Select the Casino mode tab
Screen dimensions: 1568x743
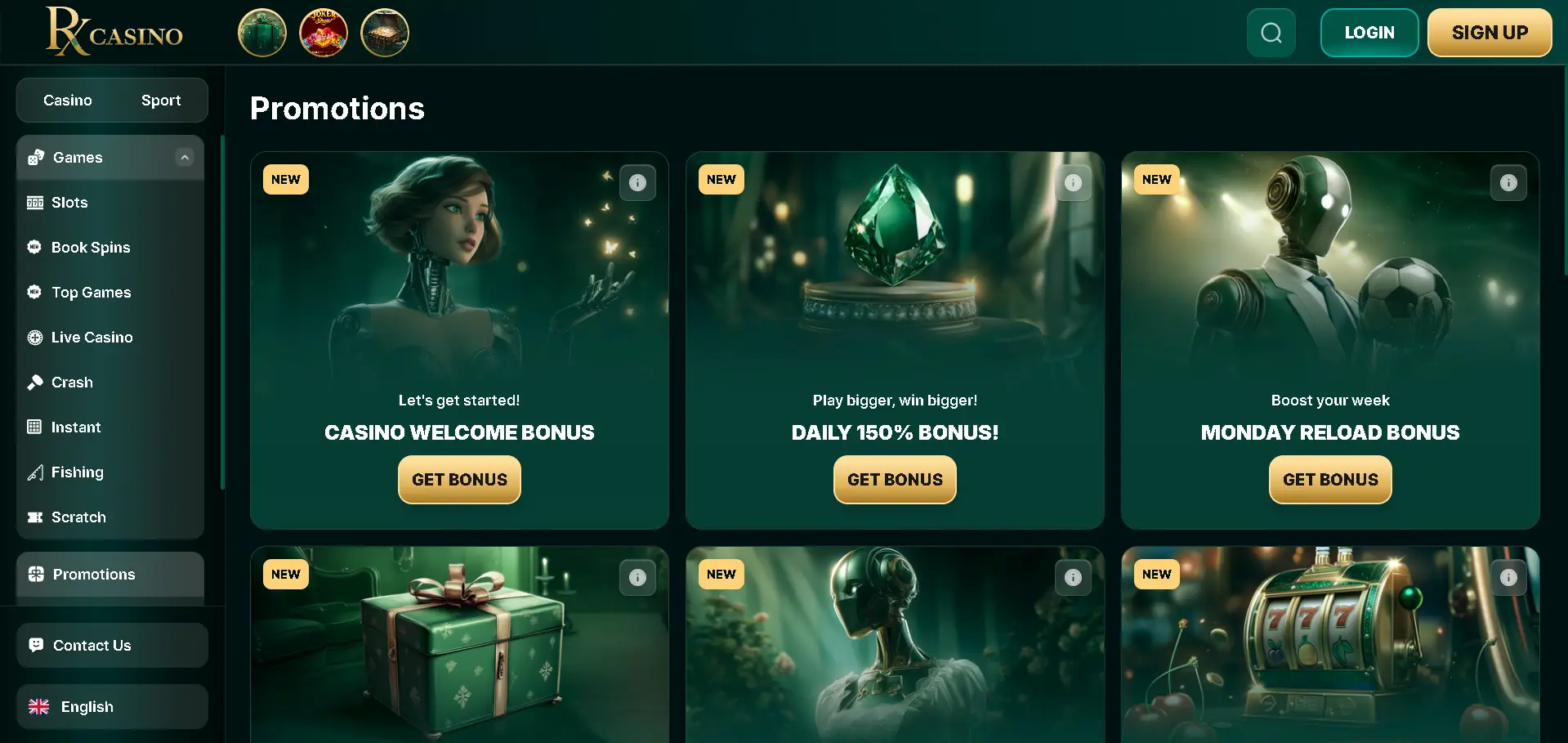coord(67,100)
